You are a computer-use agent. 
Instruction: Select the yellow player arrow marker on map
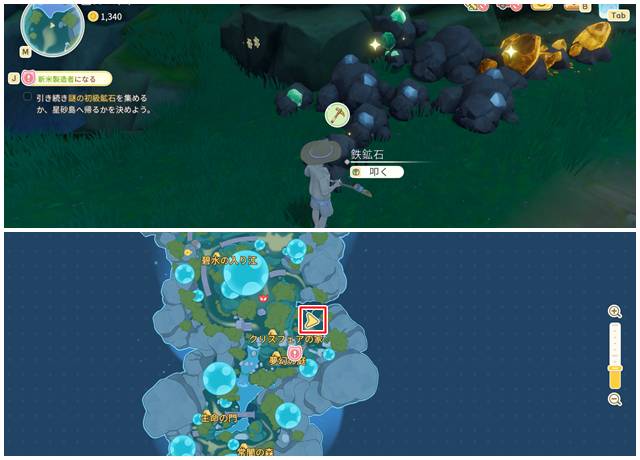(314, 320)
